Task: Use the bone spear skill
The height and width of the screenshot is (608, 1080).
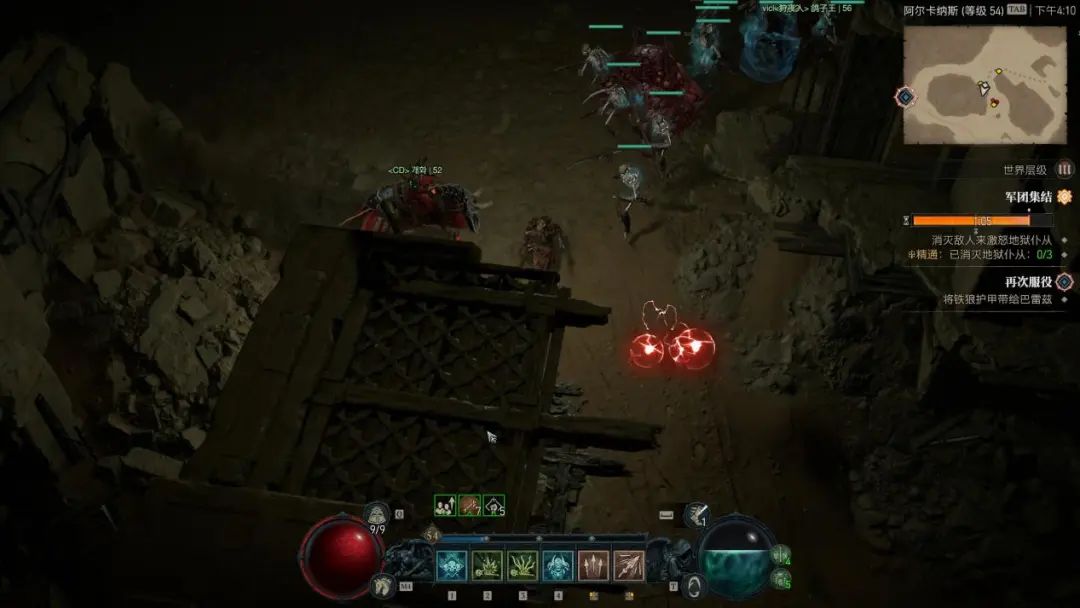Action: click(x=629, y=566)
